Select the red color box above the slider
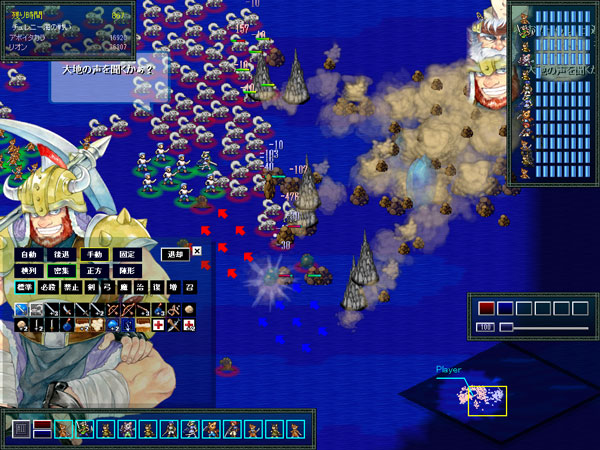Viewport: 600px width, 450px height. coord(486,308)
